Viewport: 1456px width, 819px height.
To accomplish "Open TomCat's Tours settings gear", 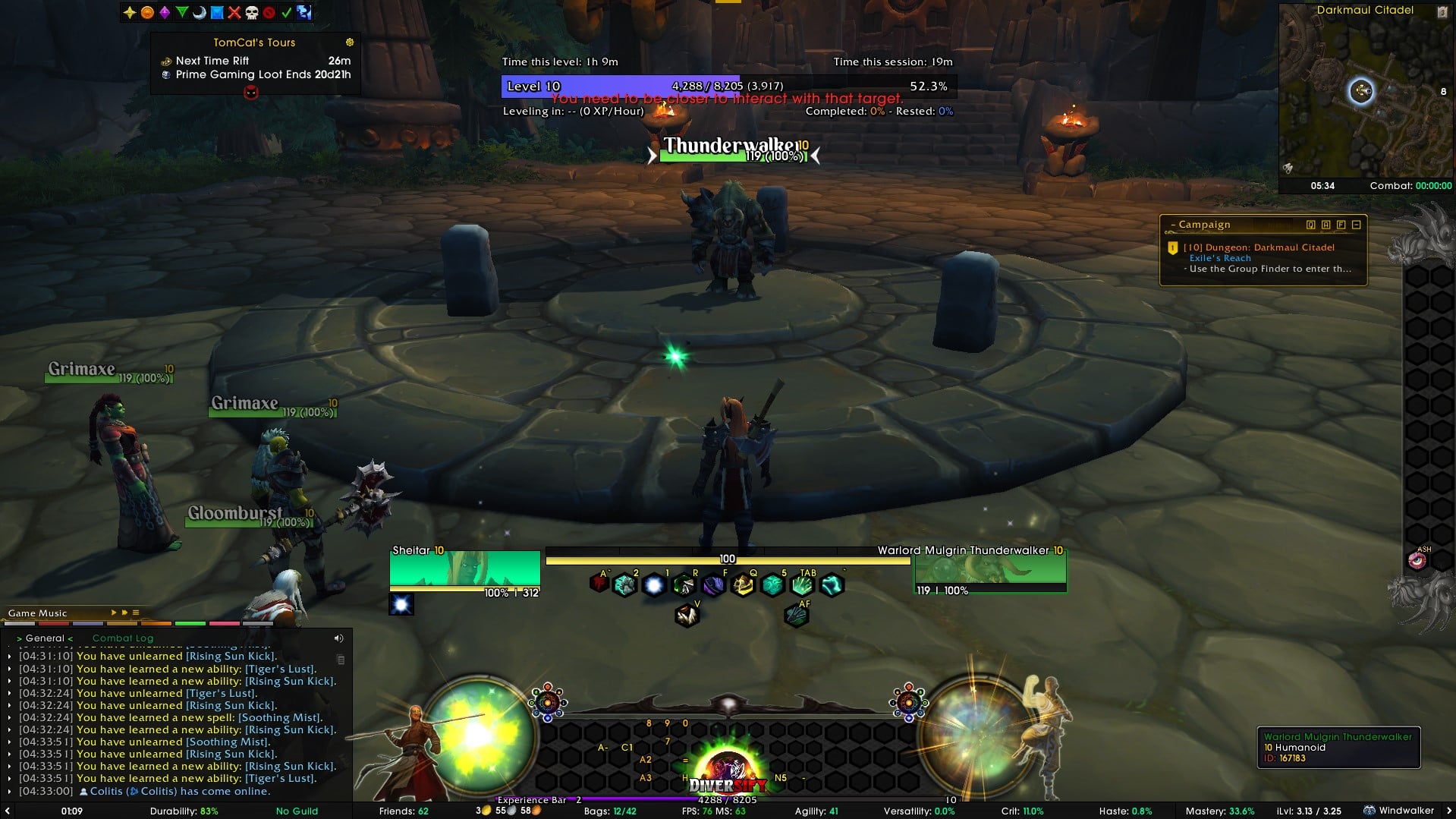I will point(350,43).
